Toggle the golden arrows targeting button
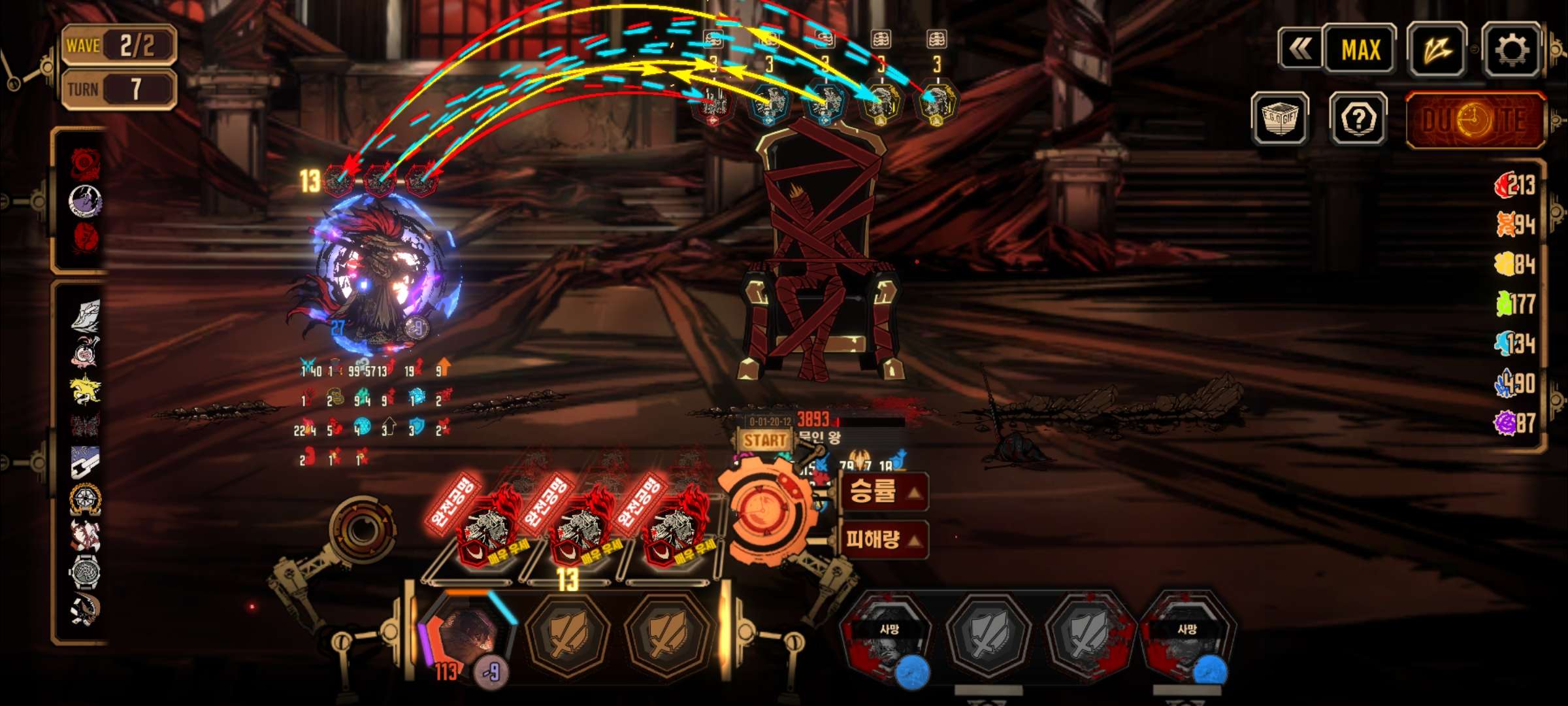This screenshot has height=706, width=1568. (1437, 50)
